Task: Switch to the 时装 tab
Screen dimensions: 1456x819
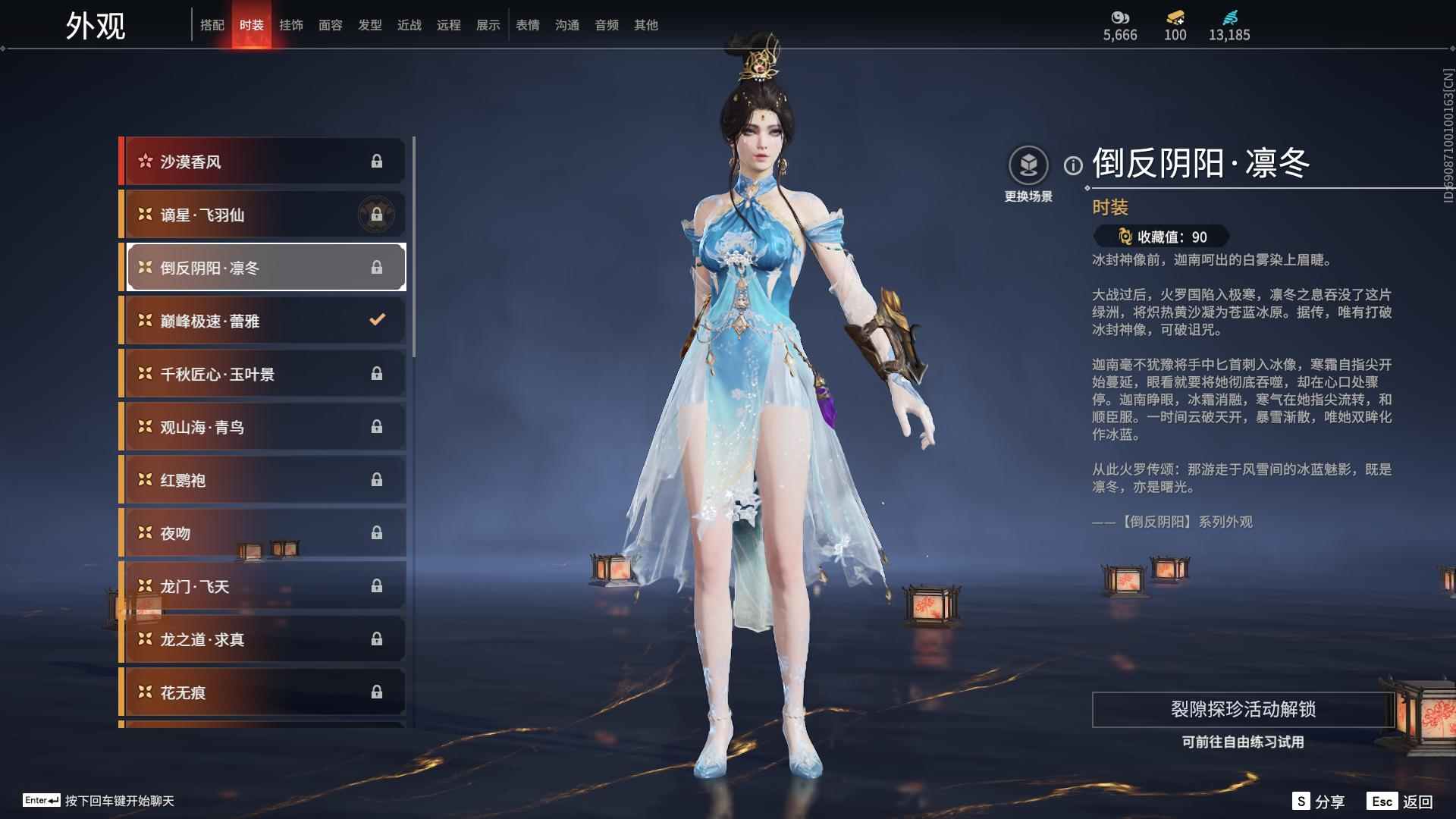Action: pos(252,24)
